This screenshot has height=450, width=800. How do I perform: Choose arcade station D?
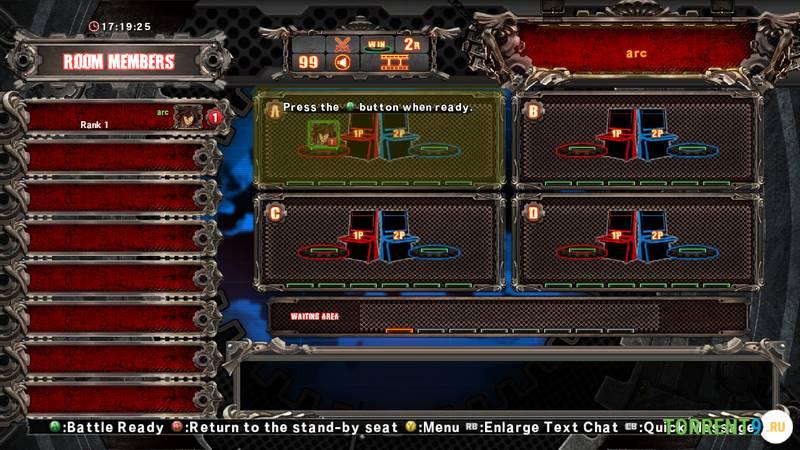coord(634,243)
